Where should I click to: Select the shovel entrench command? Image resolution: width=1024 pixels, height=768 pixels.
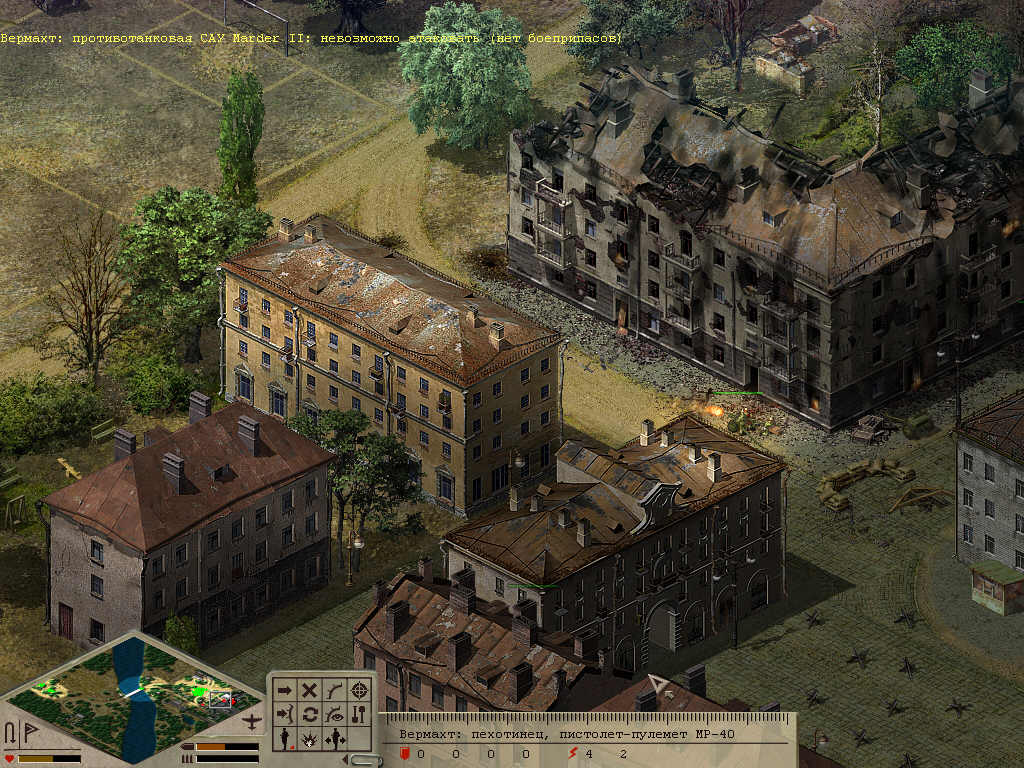(360, 714)
